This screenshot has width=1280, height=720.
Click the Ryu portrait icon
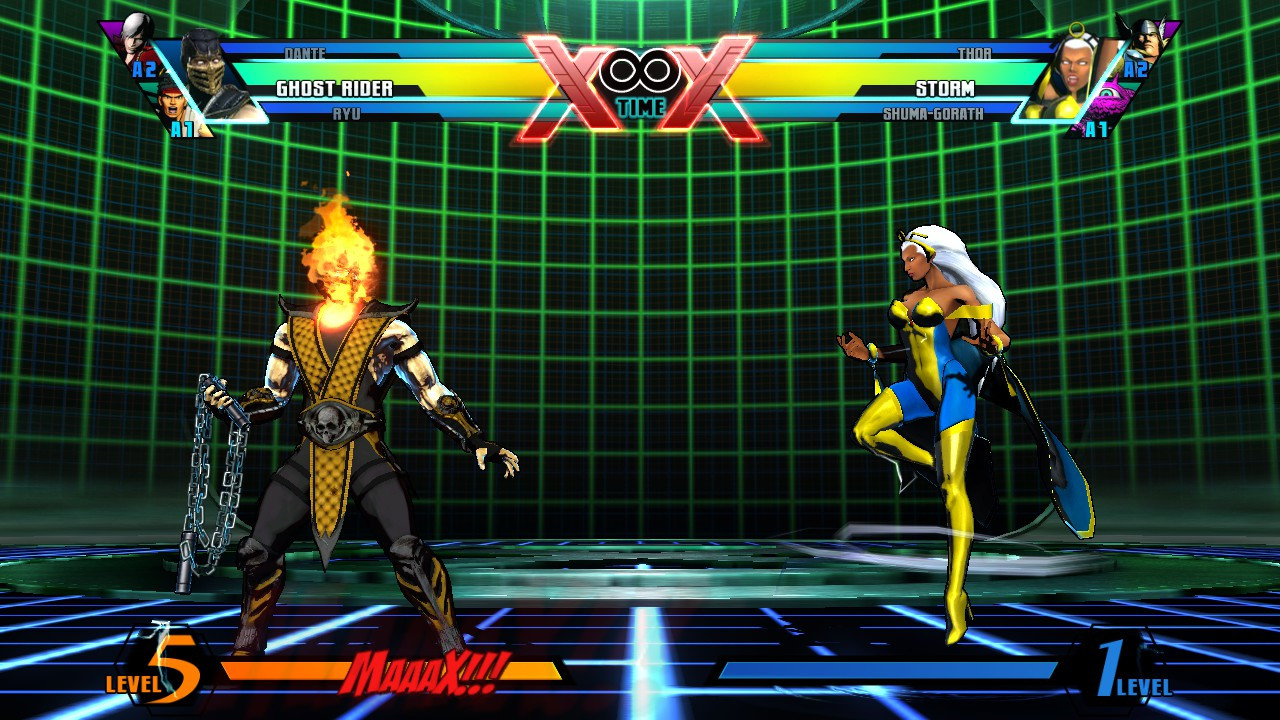coord(171,102)
